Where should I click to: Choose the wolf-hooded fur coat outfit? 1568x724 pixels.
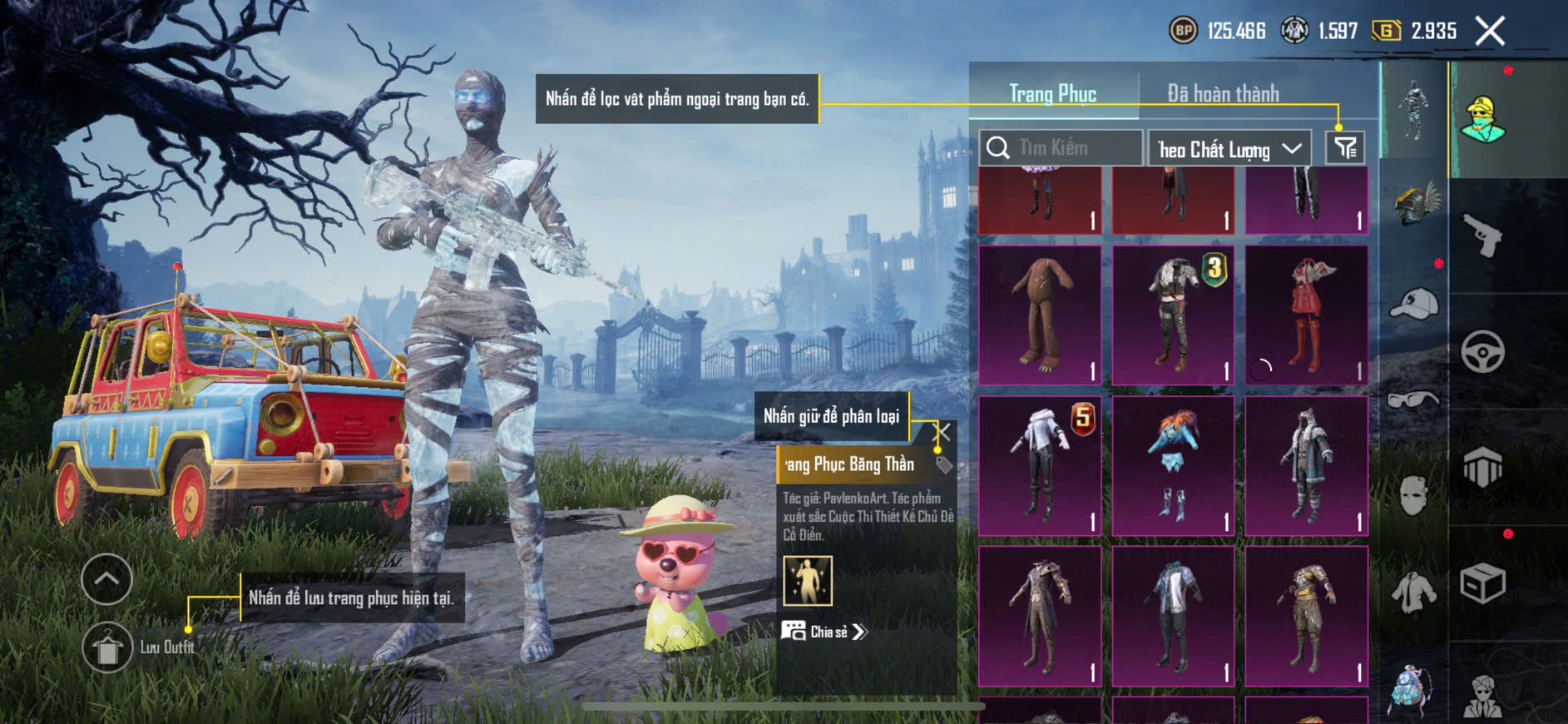click(x=1306, y=465)
